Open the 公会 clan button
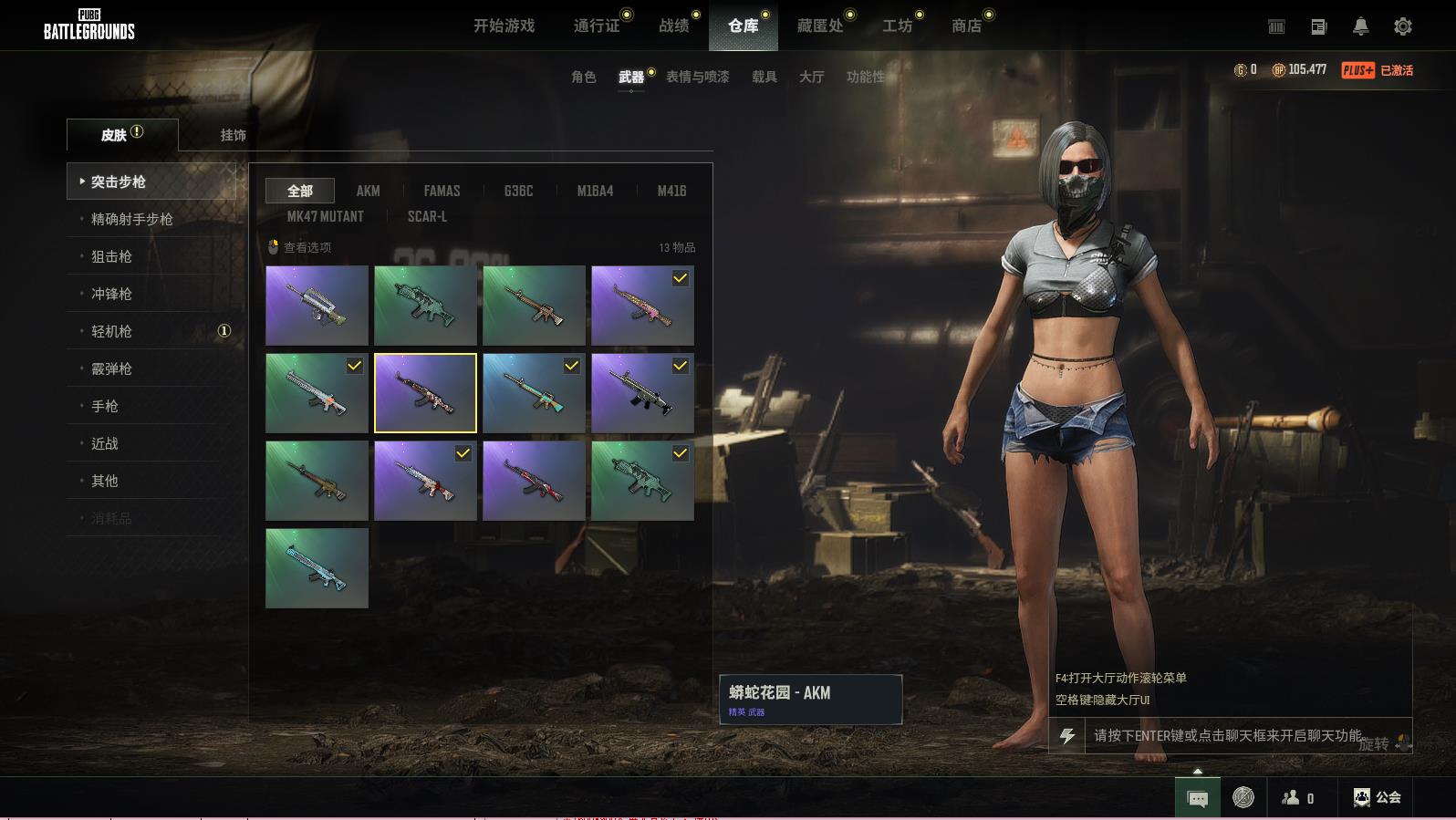 (1378, 797)
